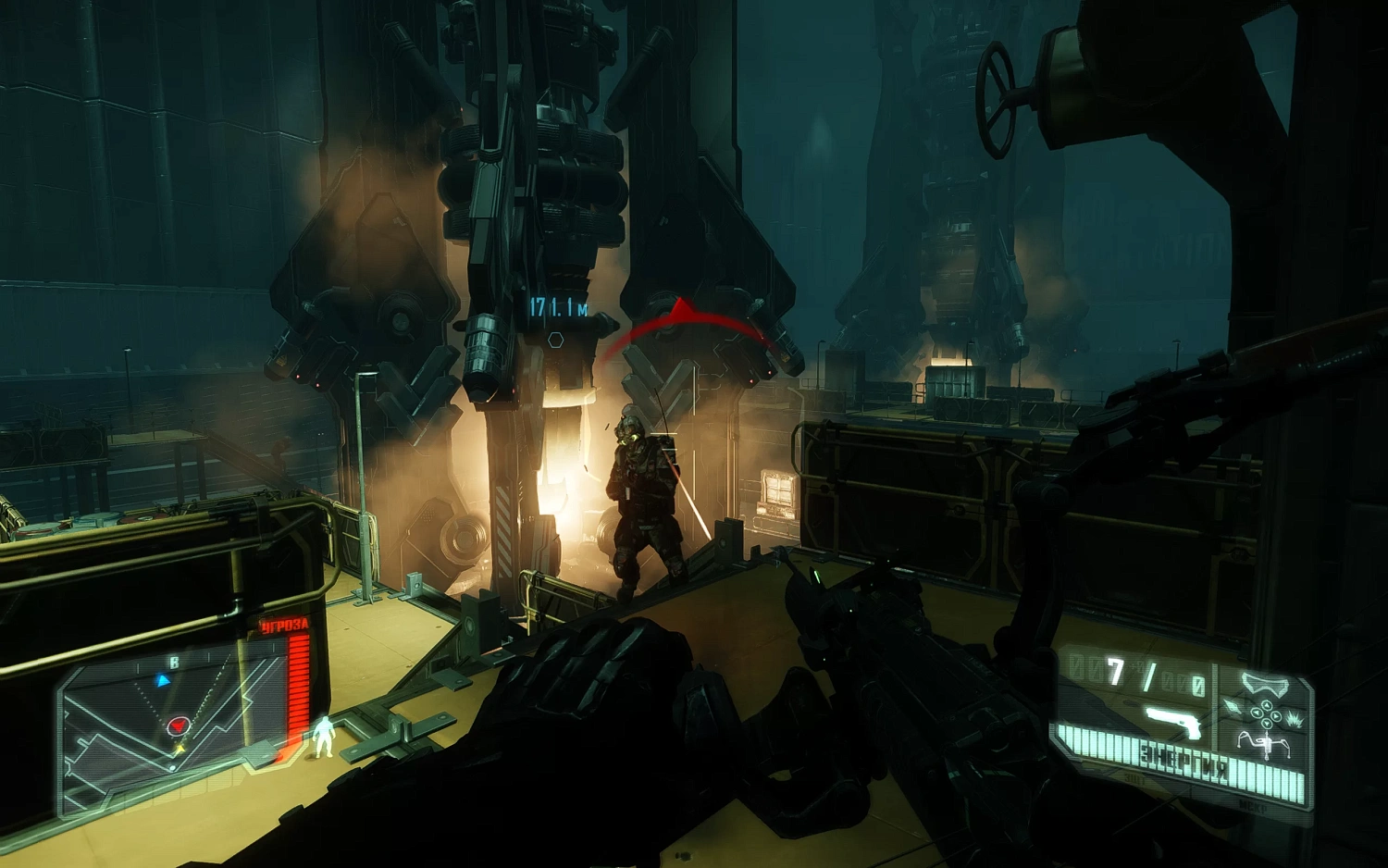Viewport: 1388px width, 868px height.
Task: Select the red enemy marker on the minimap
Action: click(179, 726)
